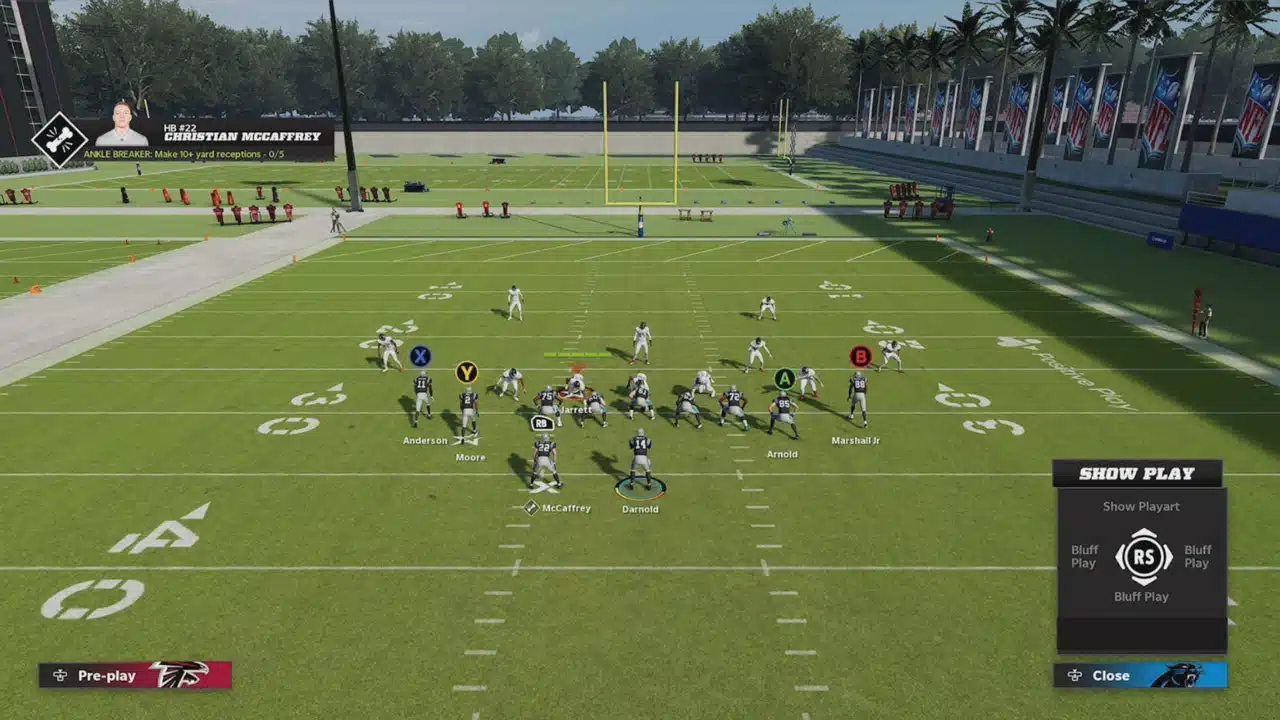This screenshot has width=1280, height=720.
Task: Choose the Show Playart option
Action: tap(1141, 506)
